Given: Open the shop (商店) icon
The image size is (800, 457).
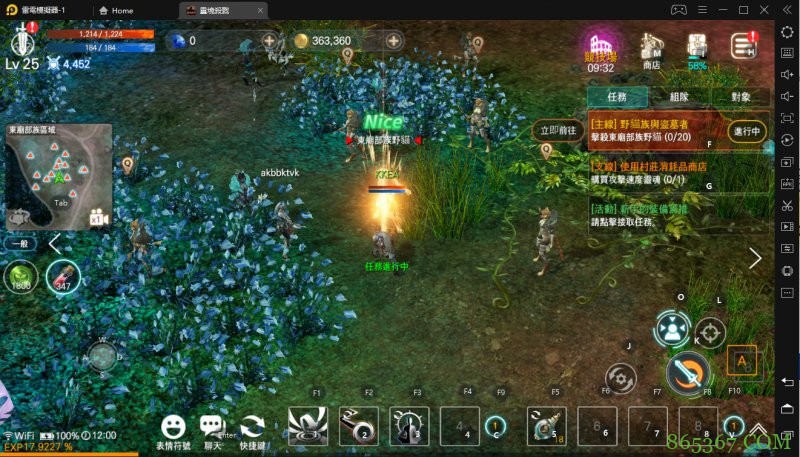Looking at the screenshot, I should [652, 48].
